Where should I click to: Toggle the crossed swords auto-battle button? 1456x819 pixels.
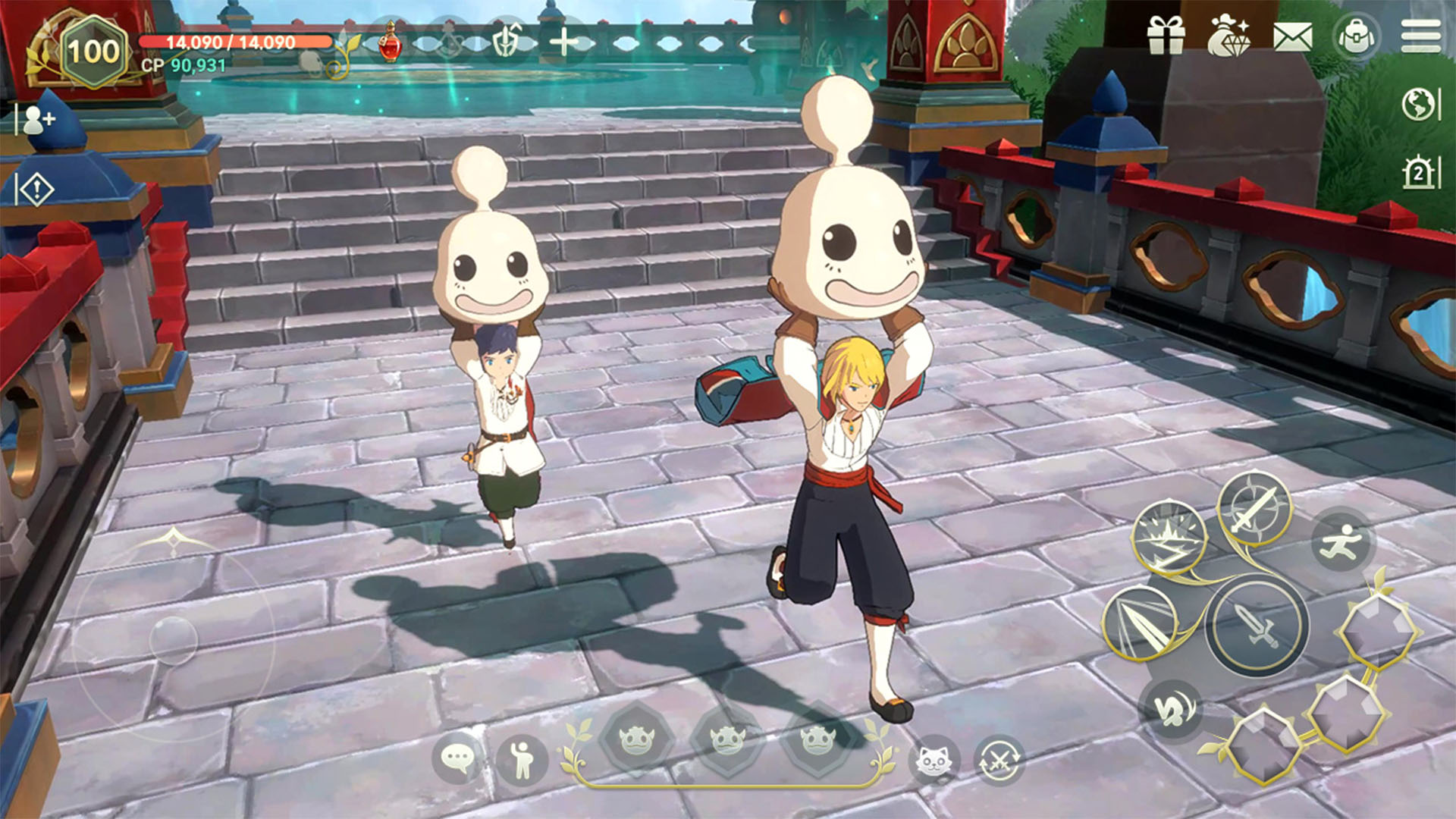[998, 759]
